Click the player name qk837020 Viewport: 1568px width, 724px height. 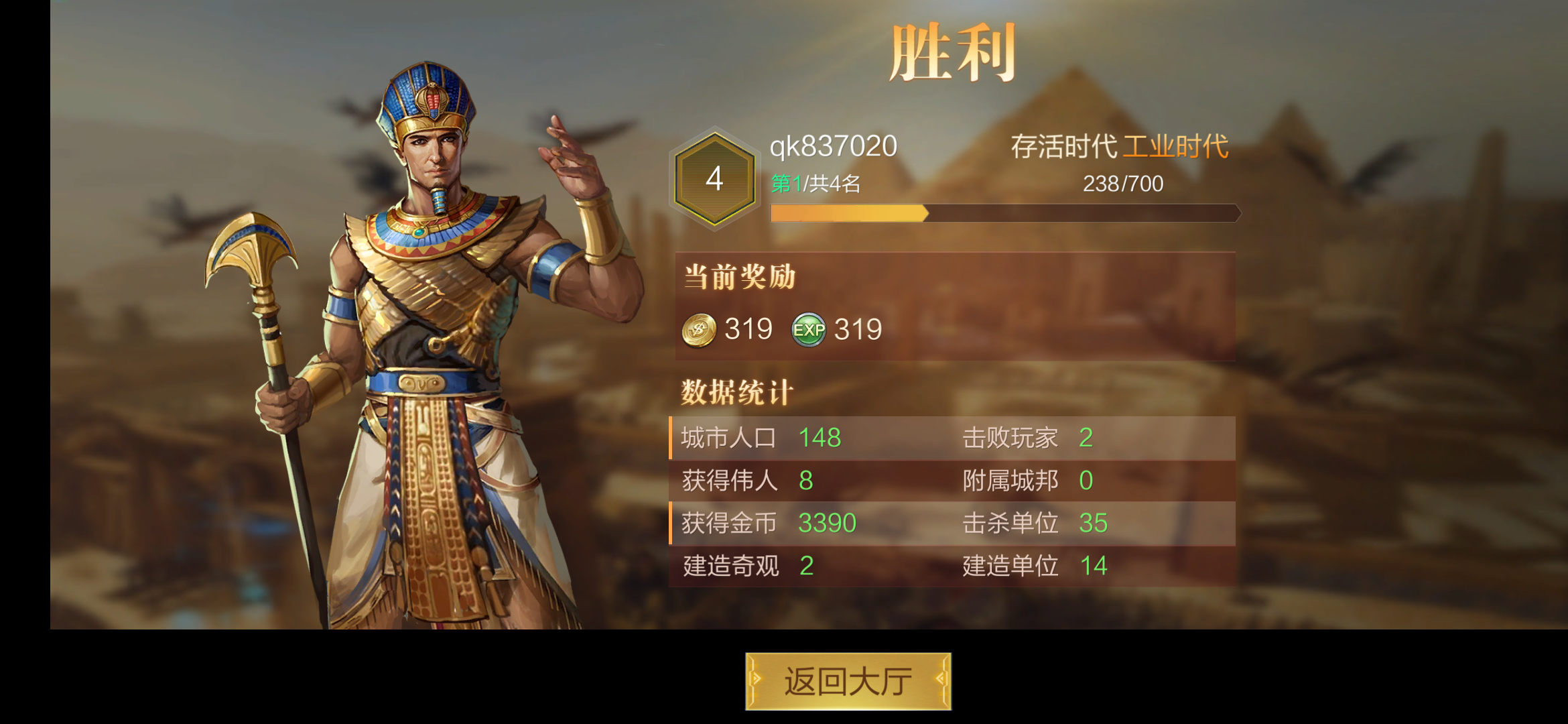[x=834, y=147]
